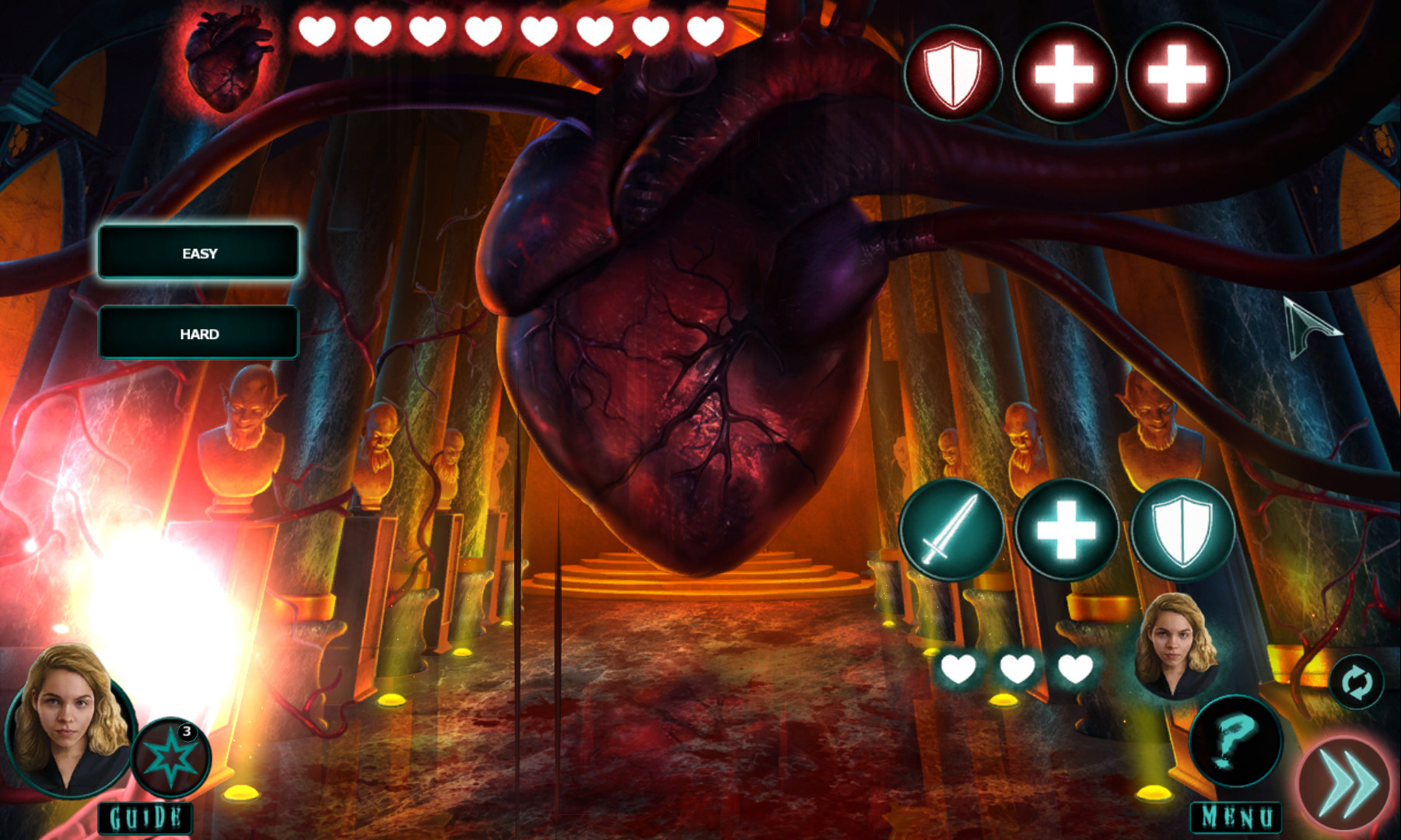Viewport: 1401px width, 840px height.
Task: Click the GUIDE label
Action: (144, 817)
